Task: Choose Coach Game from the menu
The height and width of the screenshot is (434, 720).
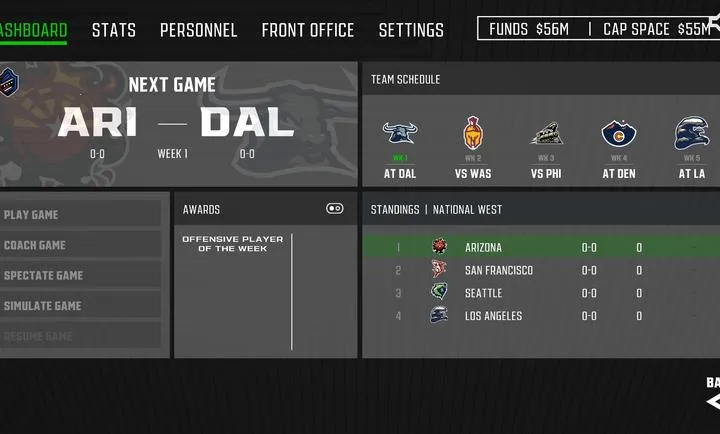Action: click(81, 245)
